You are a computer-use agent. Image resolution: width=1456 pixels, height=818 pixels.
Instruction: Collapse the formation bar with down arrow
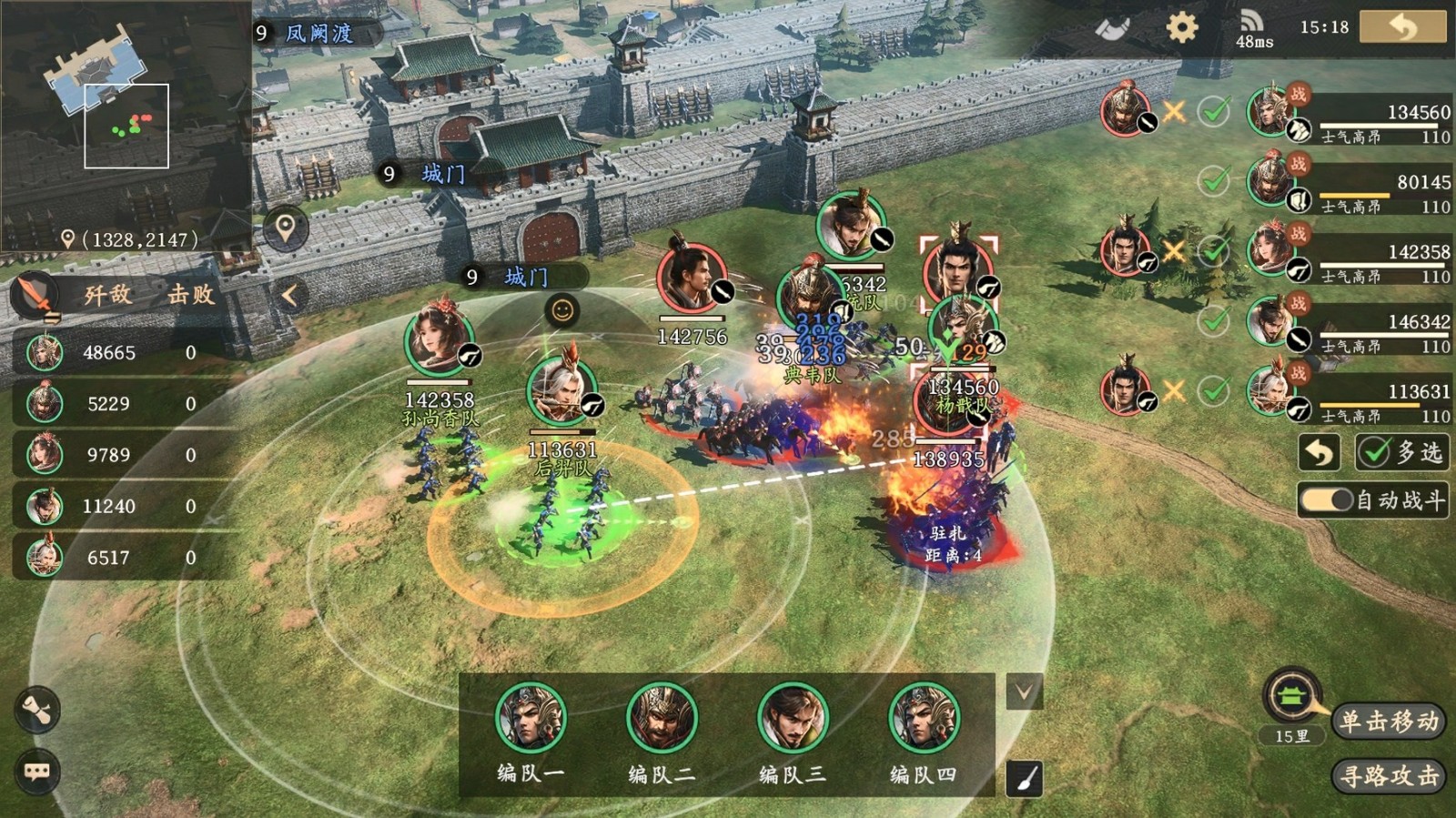click(x=1024, y=692)
